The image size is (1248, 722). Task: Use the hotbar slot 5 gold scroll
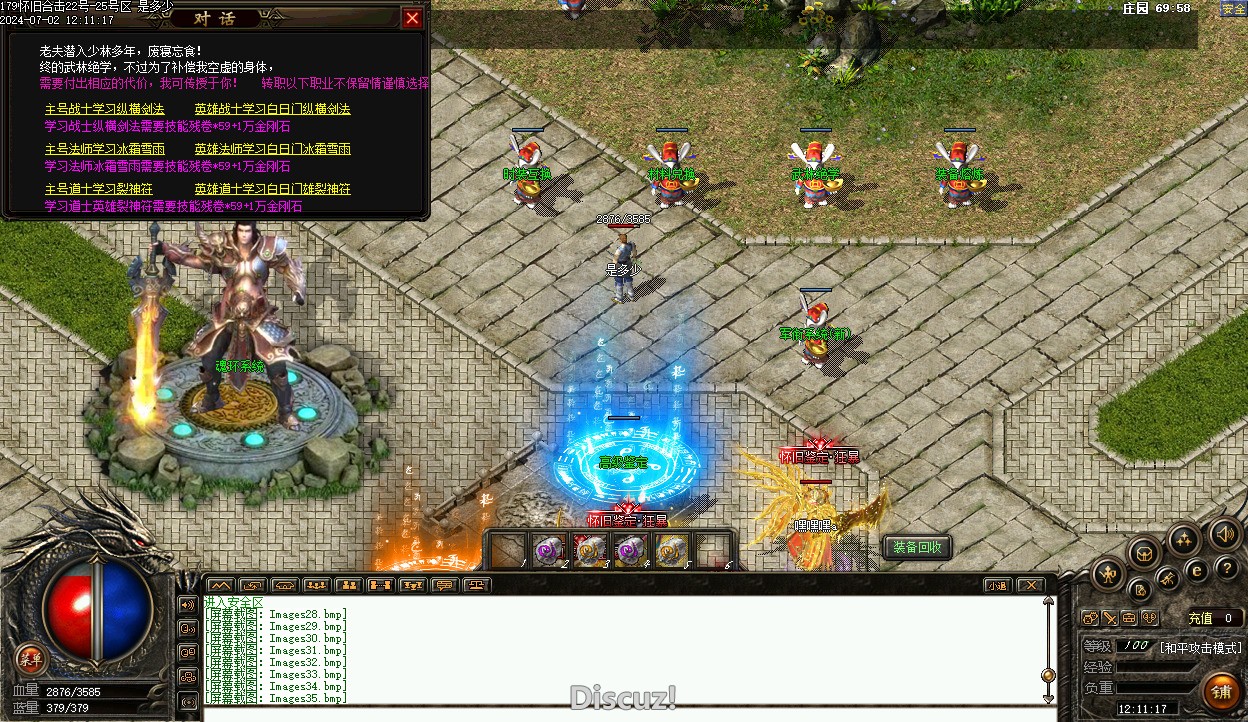pyautogui.click(x=672, y=550)
